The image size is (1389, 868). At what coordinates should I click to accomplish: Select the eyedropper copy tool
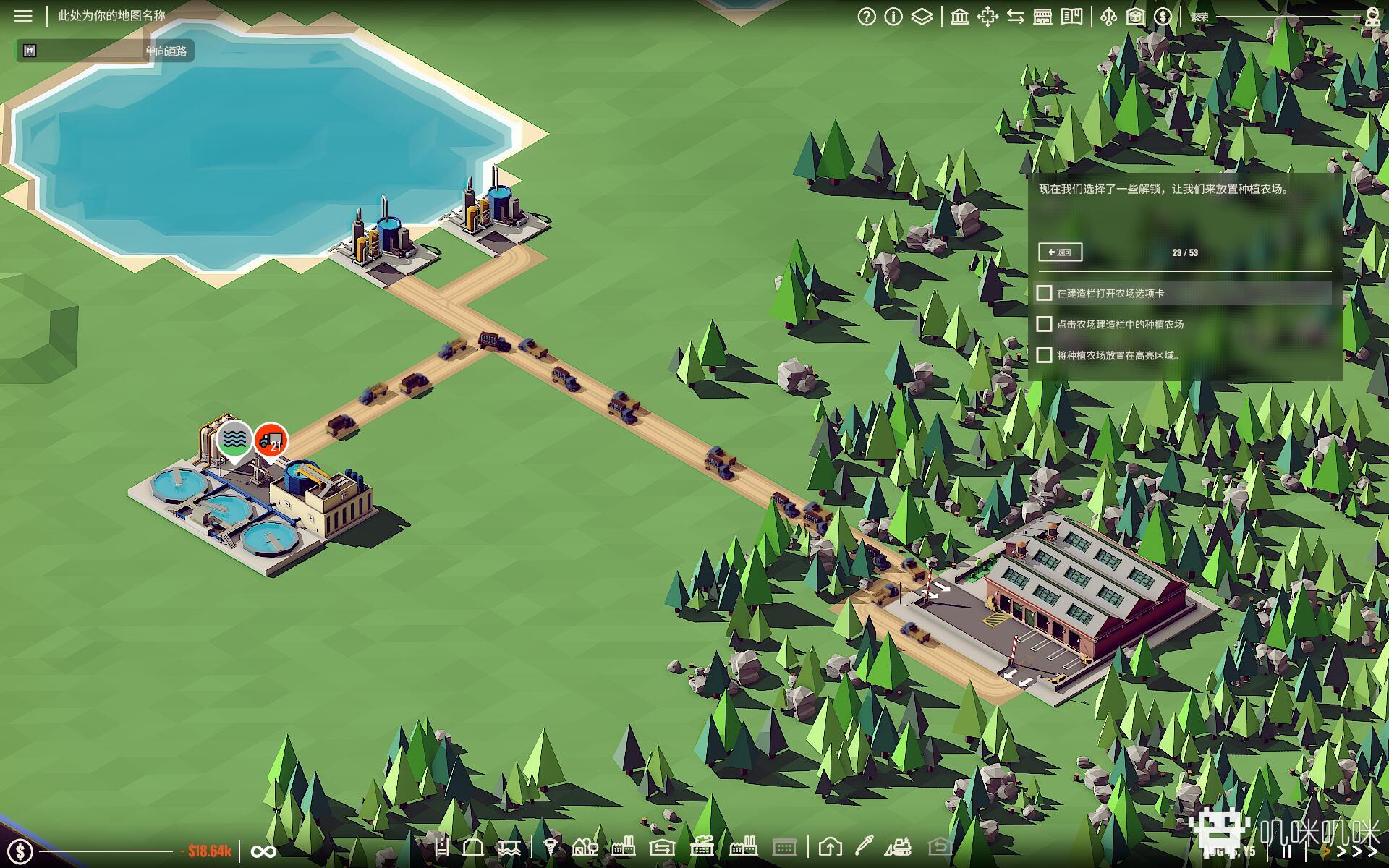(865, 846)
